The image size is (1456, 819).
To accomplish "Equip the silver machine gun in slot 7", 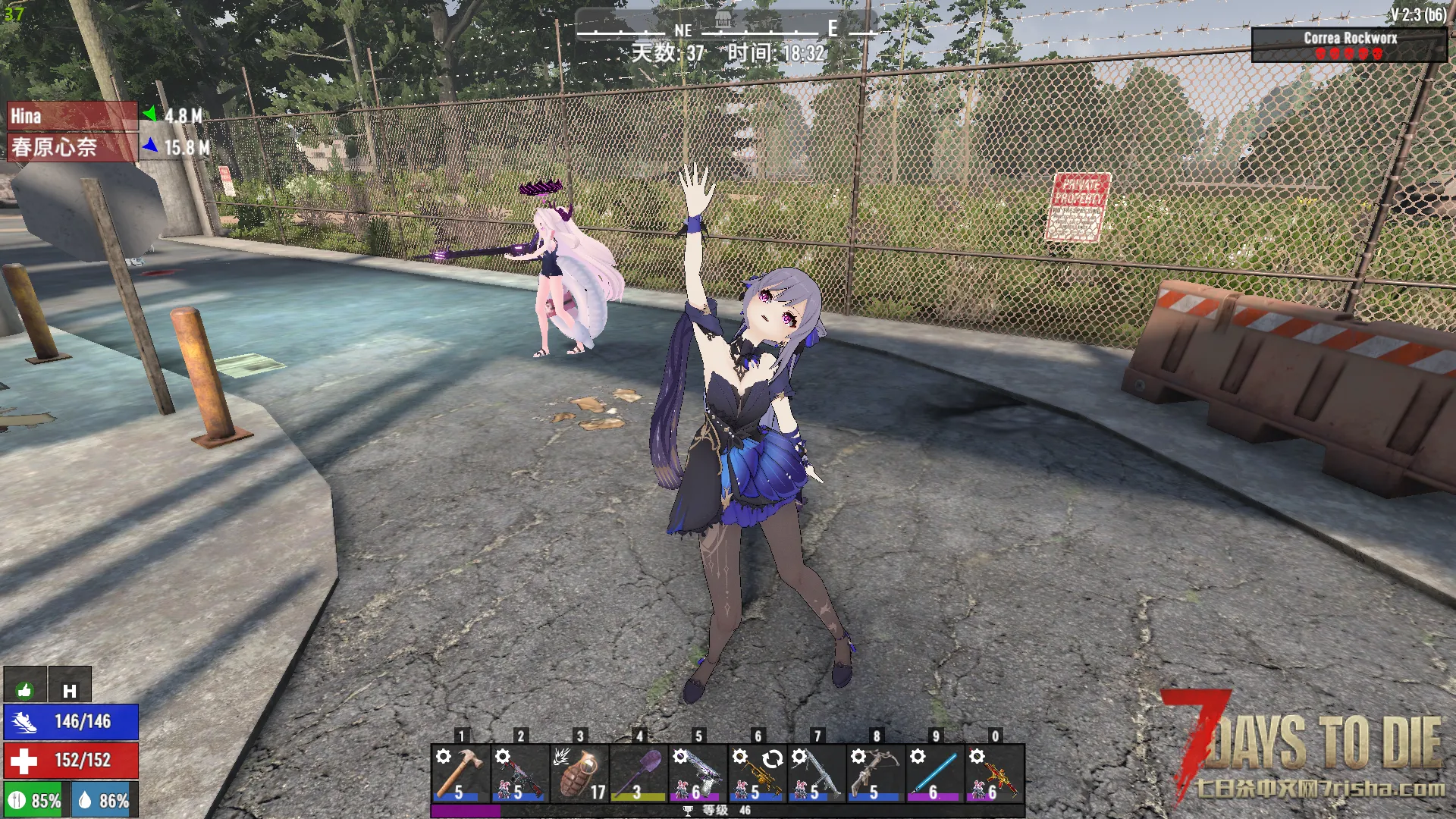I will click(x=816, y=773).
